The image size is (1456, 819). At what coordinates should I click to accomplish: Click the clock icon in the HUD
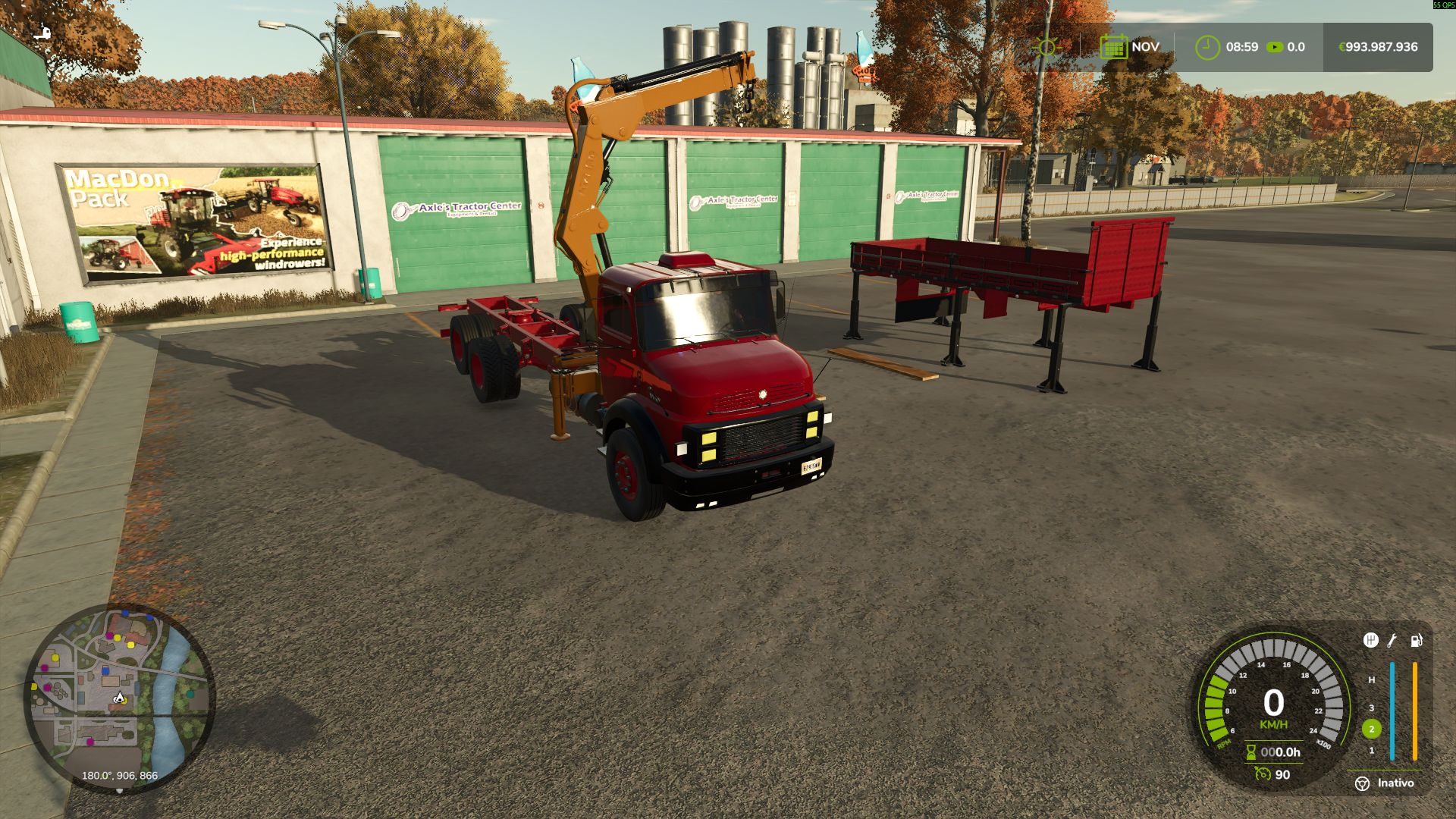click(x=1207, y=45)
